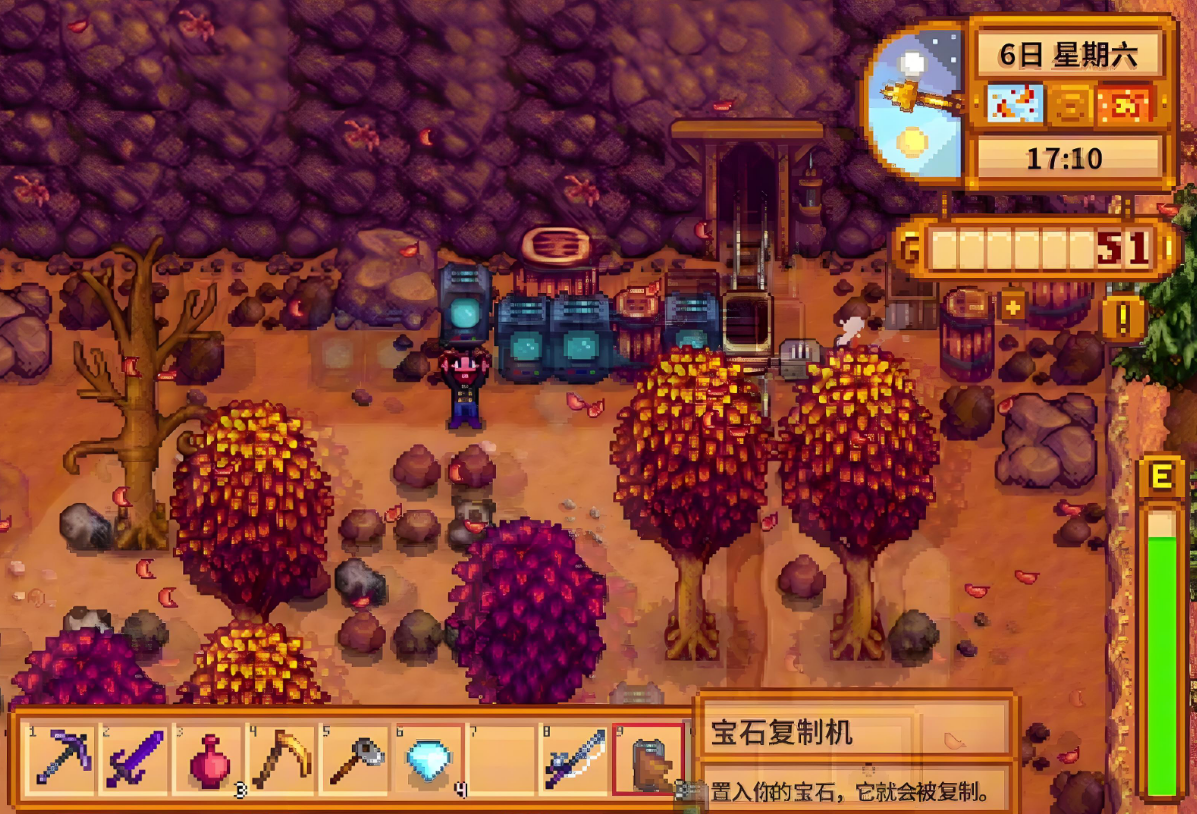The height and width of the screenshot is (814, 1197).
Task: Pick the diamond stack in the hotbar
Action: (429, 759)
